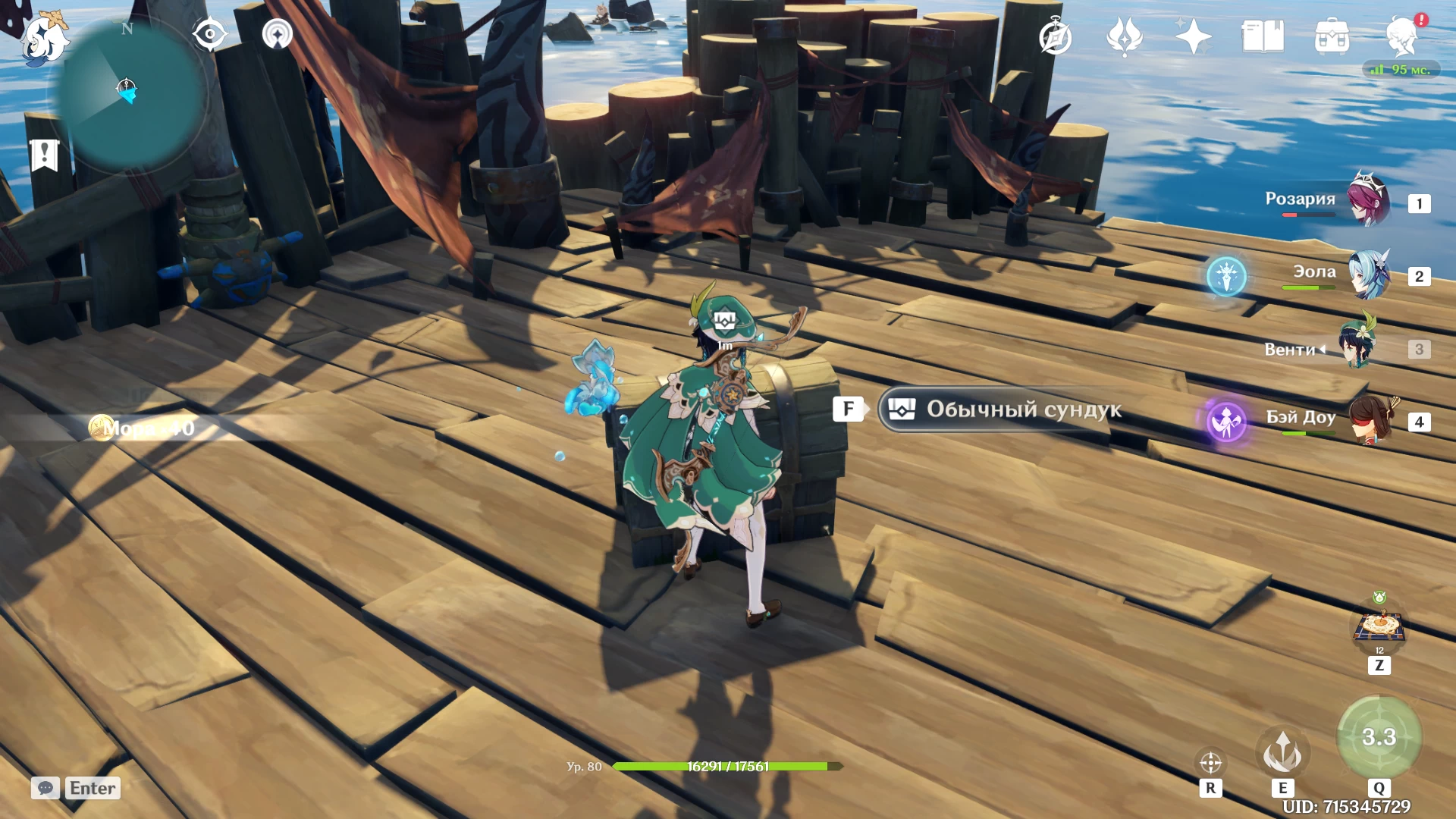This screenshot has height=819, width=1456.
Task: Open the Wish four-pointed star icon
Action: (1193, 36)
